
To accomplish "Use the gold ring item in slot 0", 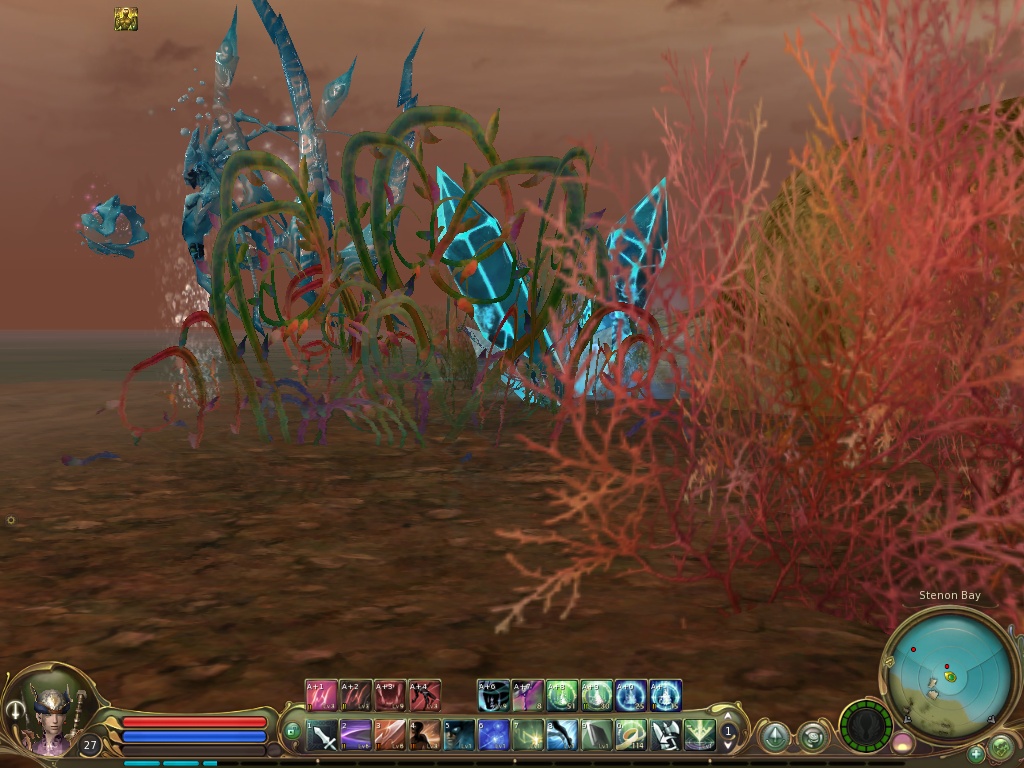I will tap(631, 736).
